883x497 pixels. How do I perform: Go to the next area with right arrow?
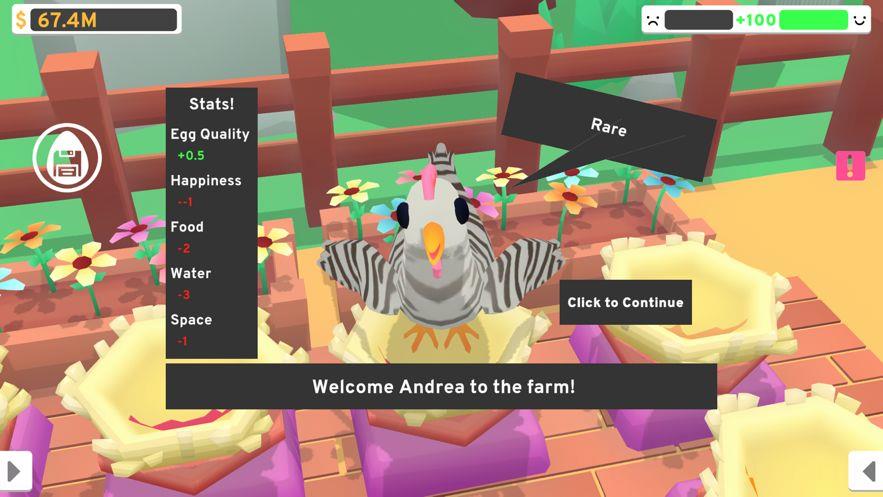(15, 472)
